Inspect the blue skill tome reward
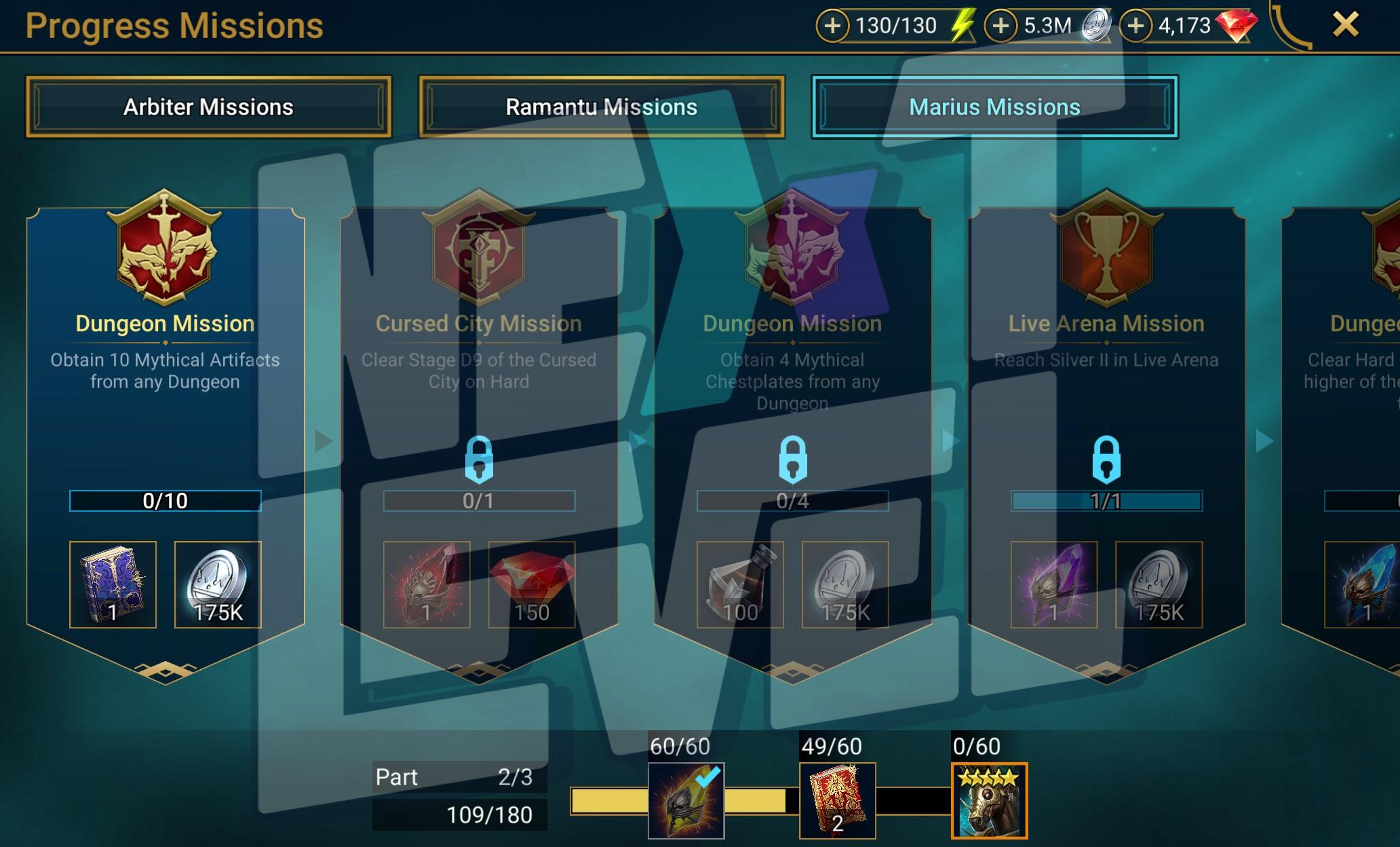The width and height of the screenshot is (1400, 847). pyautogui.click(x=113, y=584)
